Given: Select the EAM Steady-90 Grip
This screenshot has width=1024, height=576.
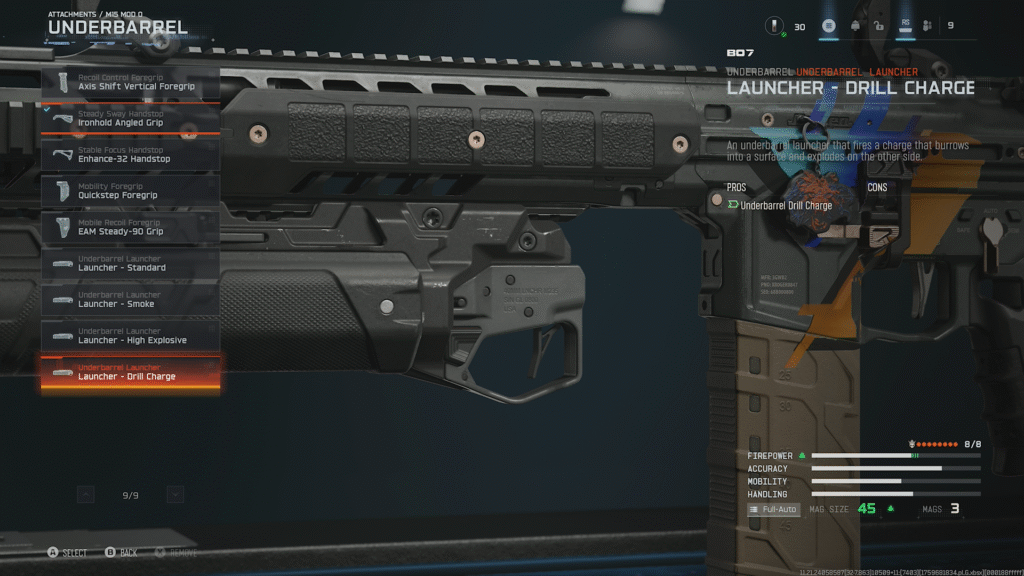Looking at the screenshot, I should [130, 227].
